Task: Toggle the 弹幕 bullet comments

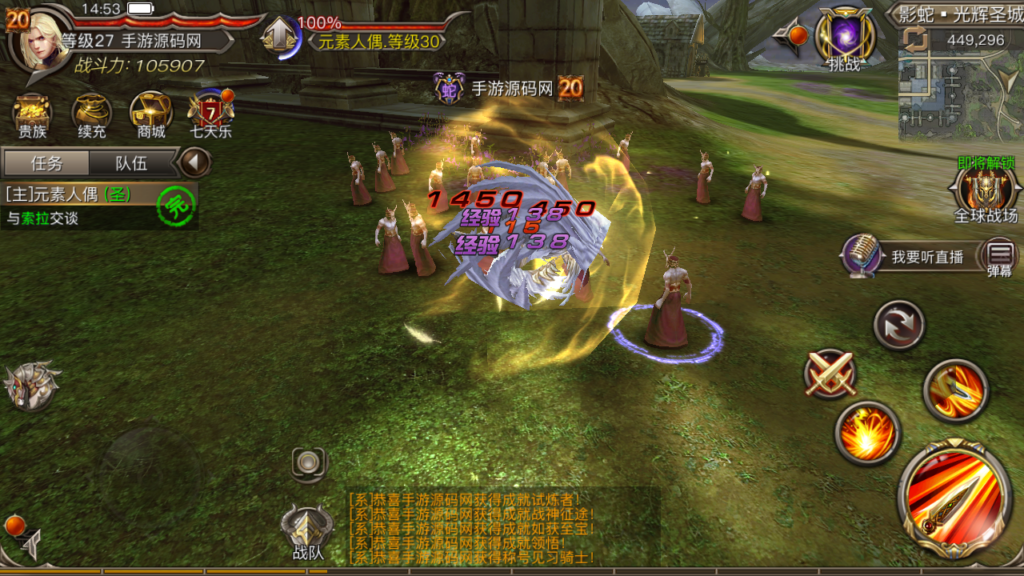Action: 999,257
